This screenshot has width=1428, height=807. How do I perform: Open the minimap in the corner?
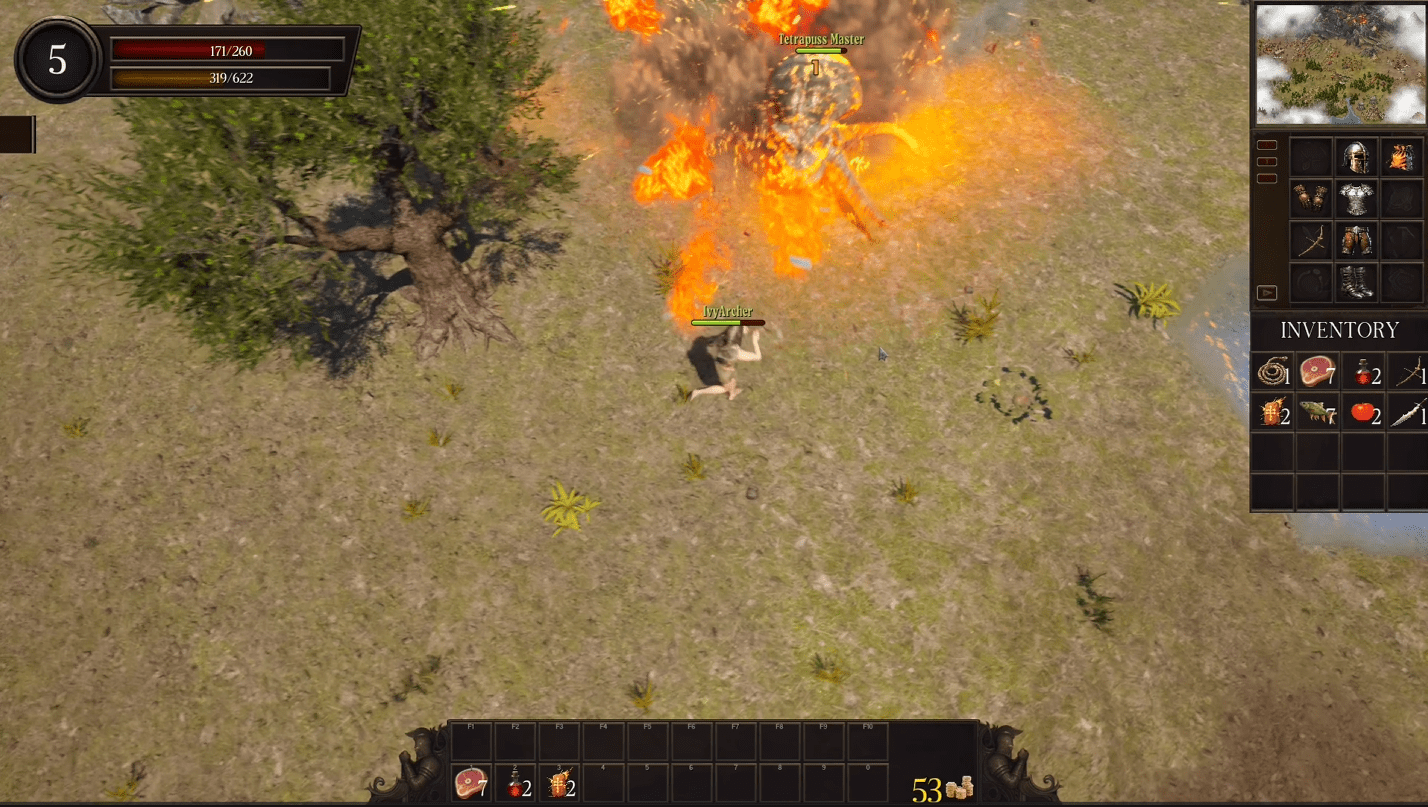coord(1338,64)
